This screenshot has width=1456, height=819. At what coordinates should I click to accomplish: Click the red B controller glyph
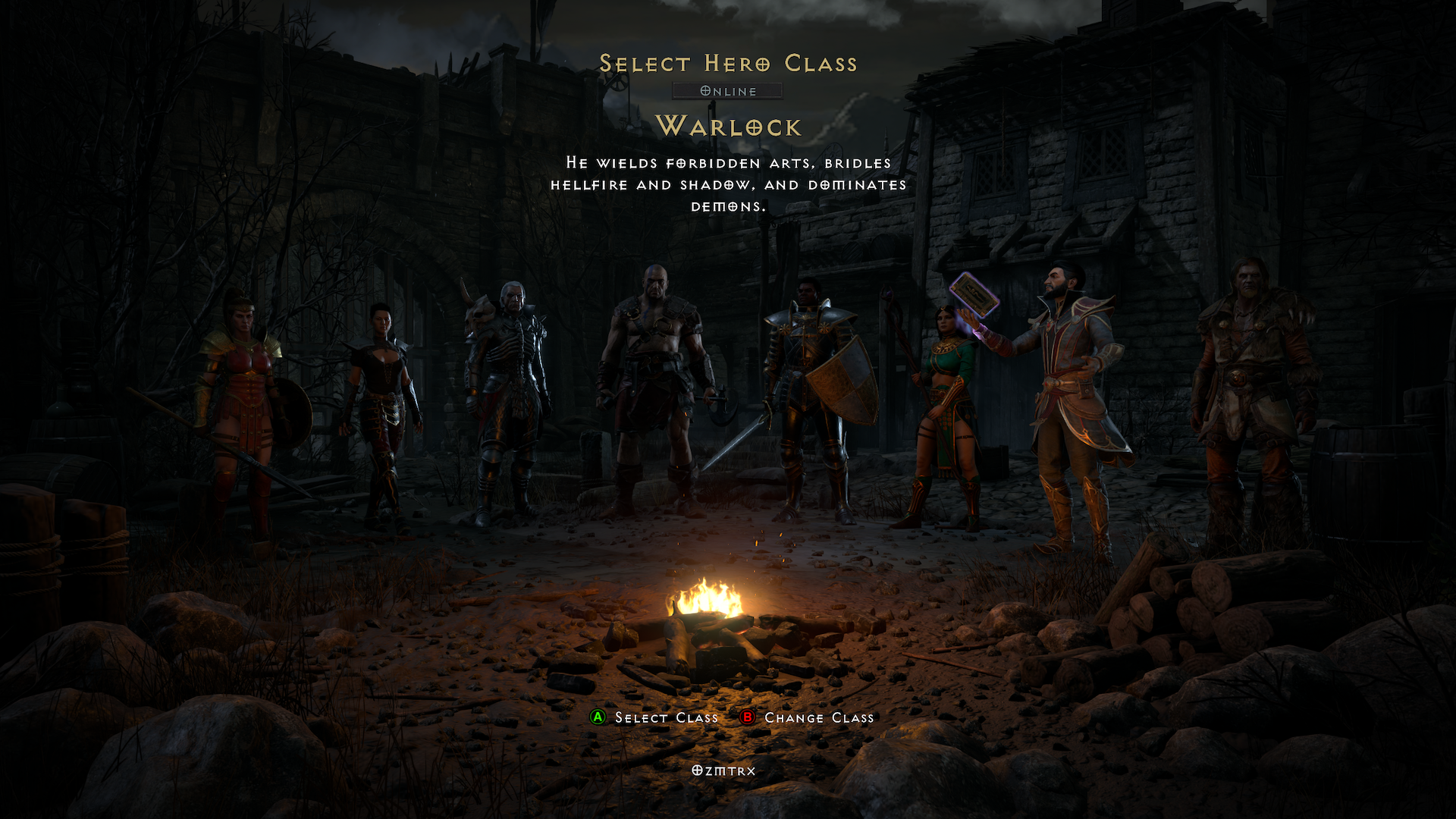746,717
